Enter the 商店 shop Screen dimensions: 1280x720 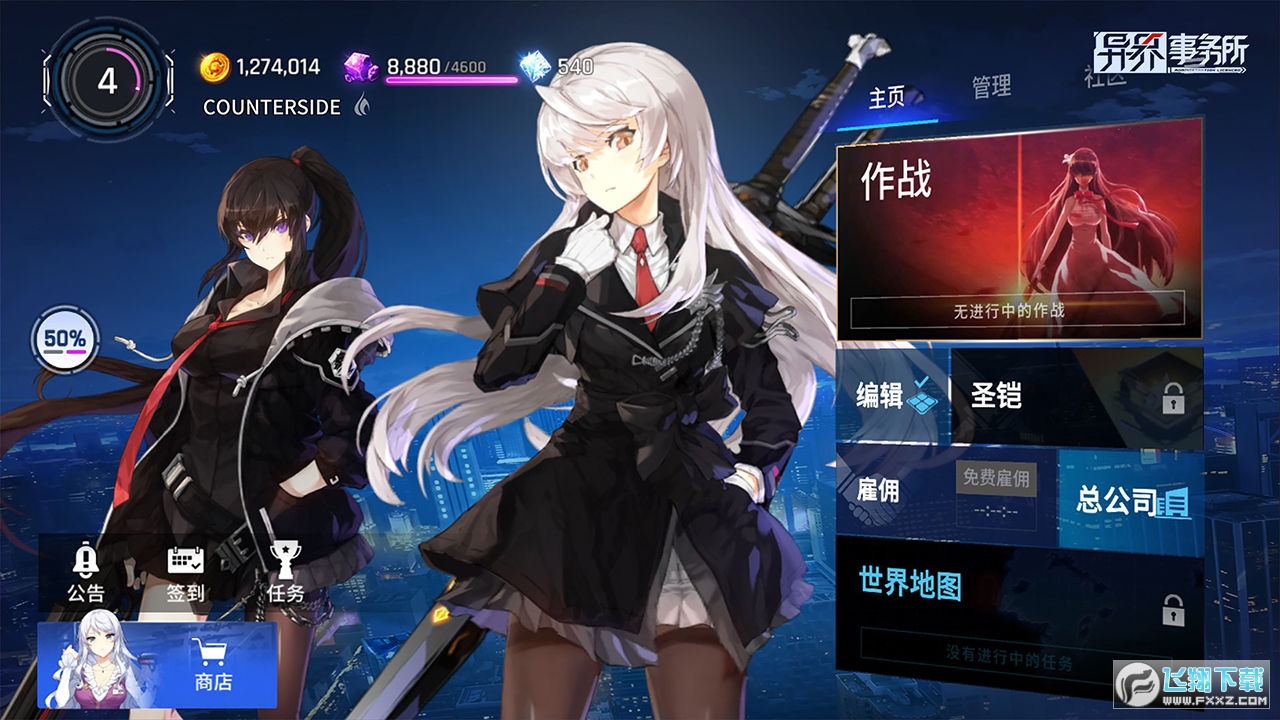point(157,665)
